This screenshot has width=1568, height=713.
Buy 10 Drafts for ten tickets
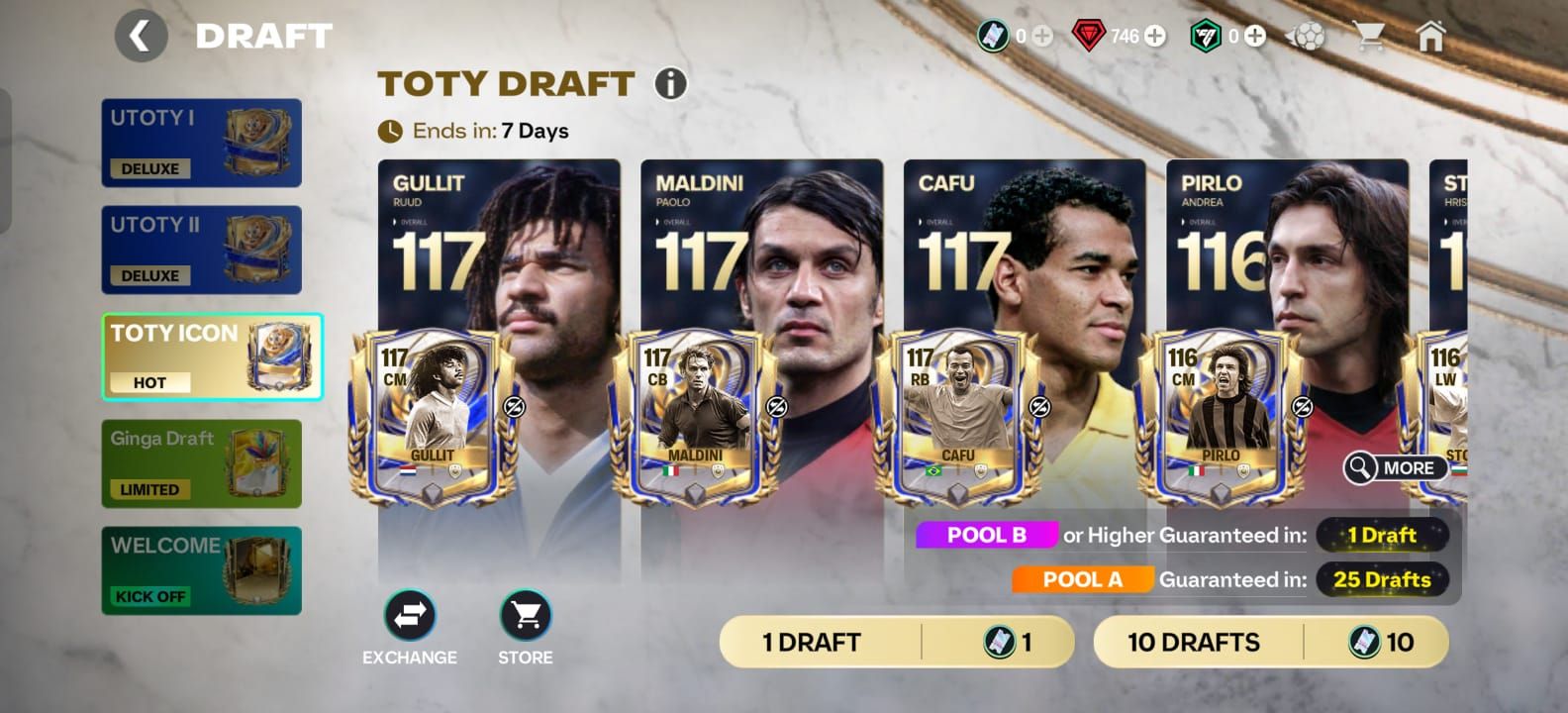pyautogui.click(x=1270, y=642)
